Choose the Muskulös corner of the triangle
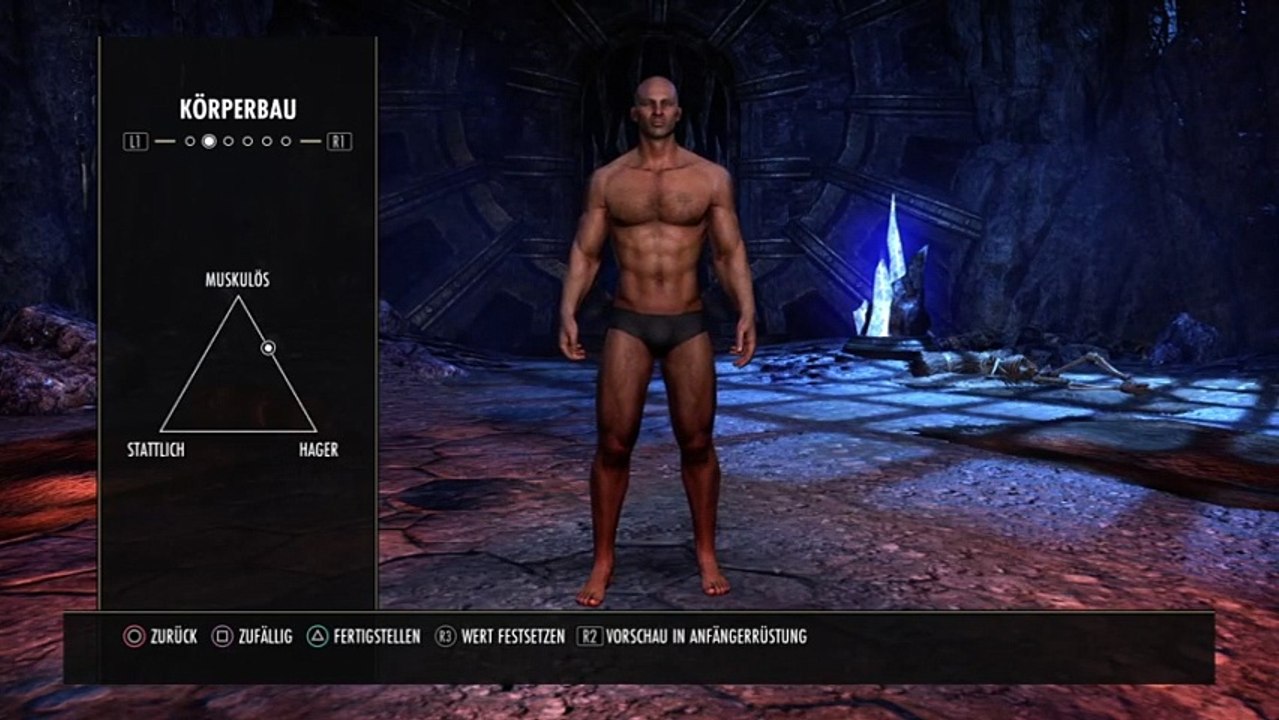 click(x=238, y=297)
